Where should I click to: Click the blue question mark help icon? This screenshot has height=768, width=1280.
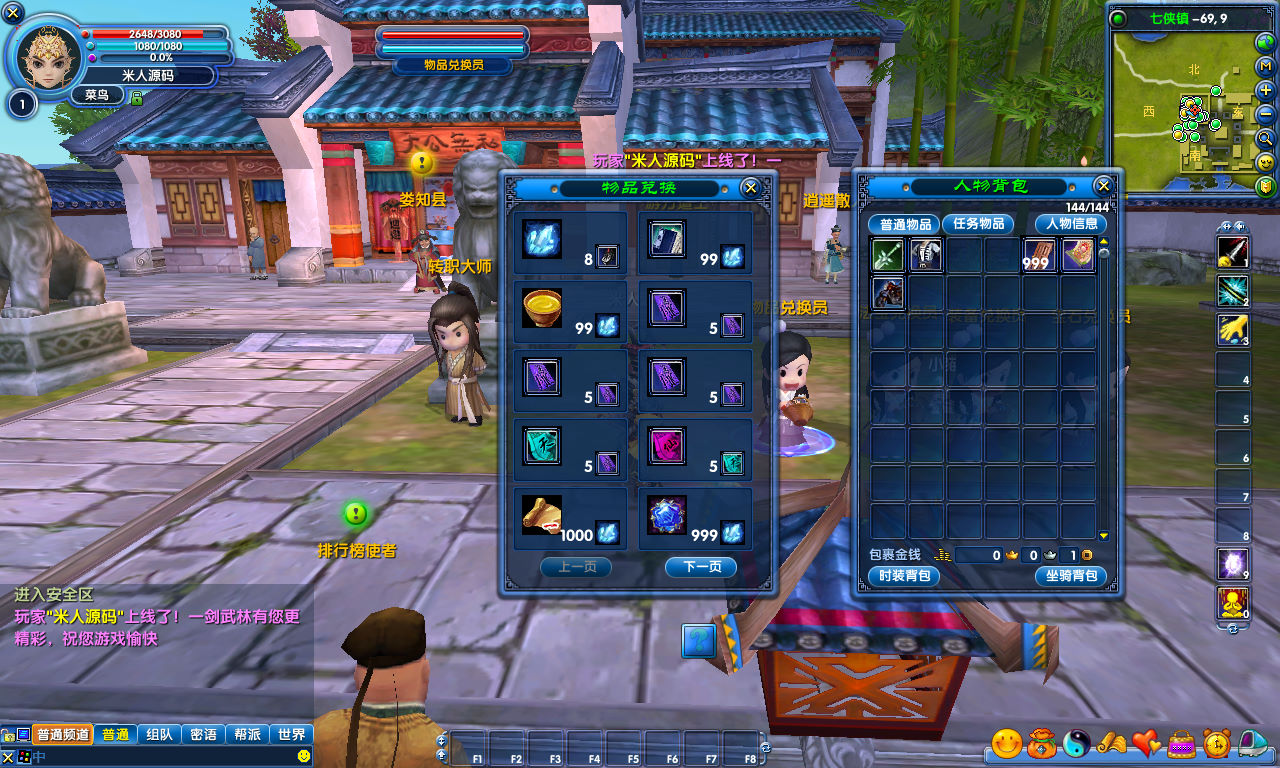(x=698, y=640)
